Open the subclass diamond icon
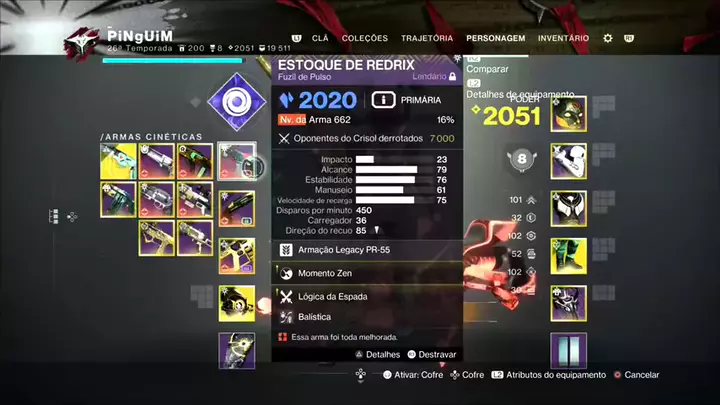Screen dimensions: 720x405 pos(236,101)
